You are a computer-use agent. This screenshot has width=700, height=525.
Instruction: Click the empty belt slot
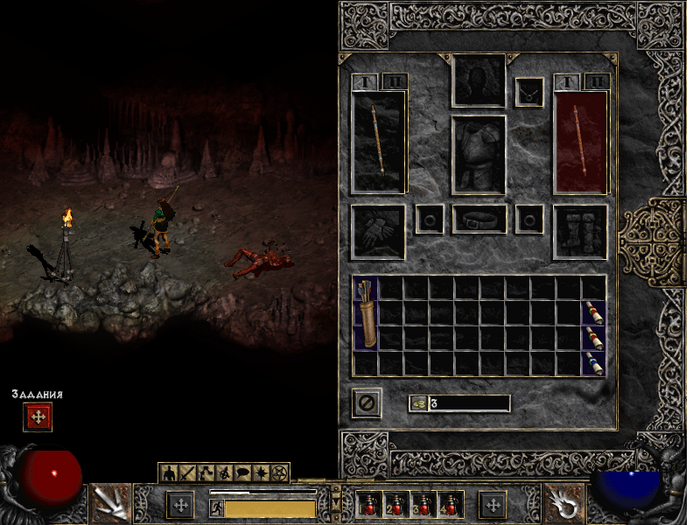pos(480,218)
